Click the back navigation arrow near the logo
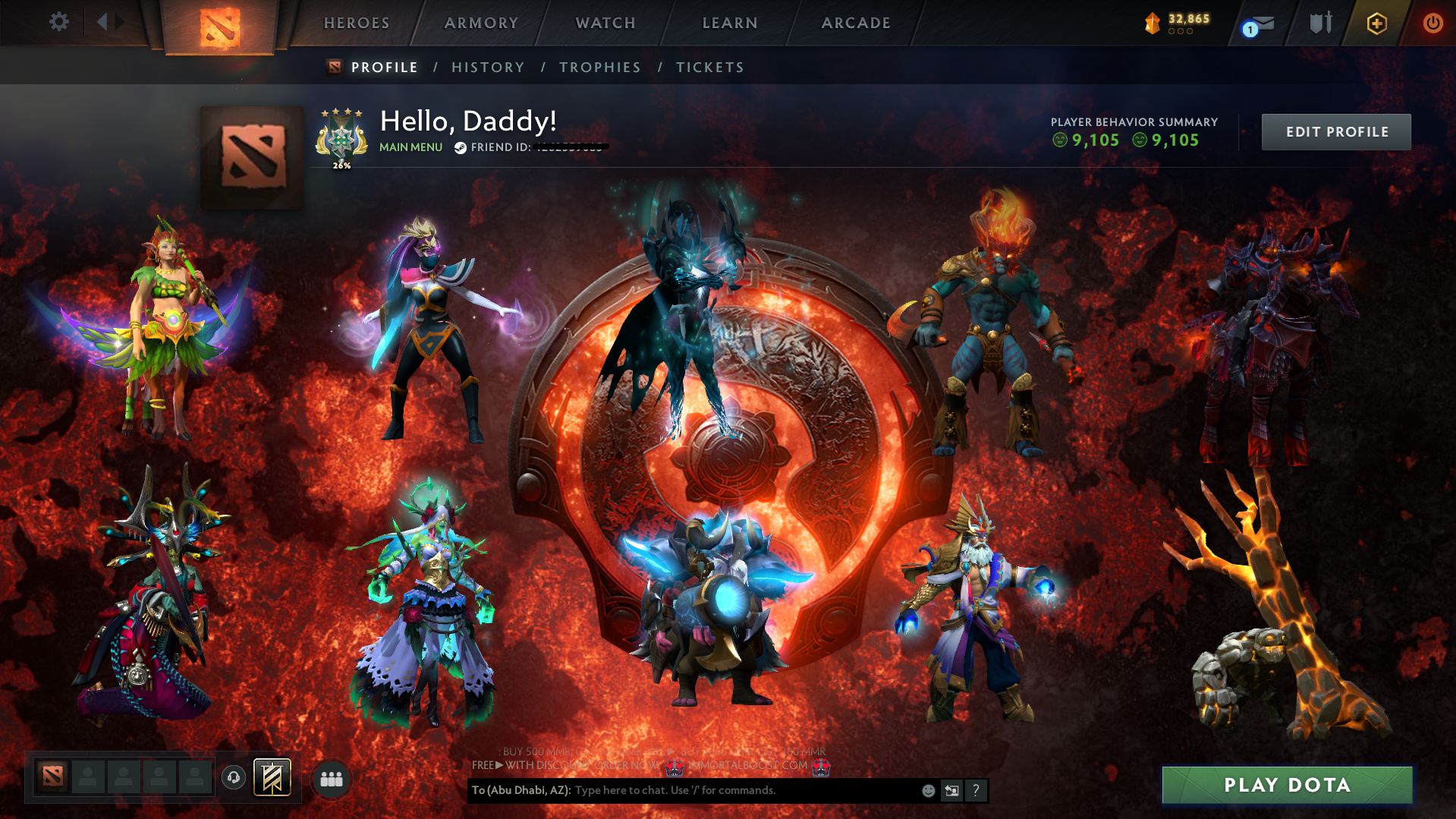Viewport: 1456px width, 819px height. pos(102,21)
